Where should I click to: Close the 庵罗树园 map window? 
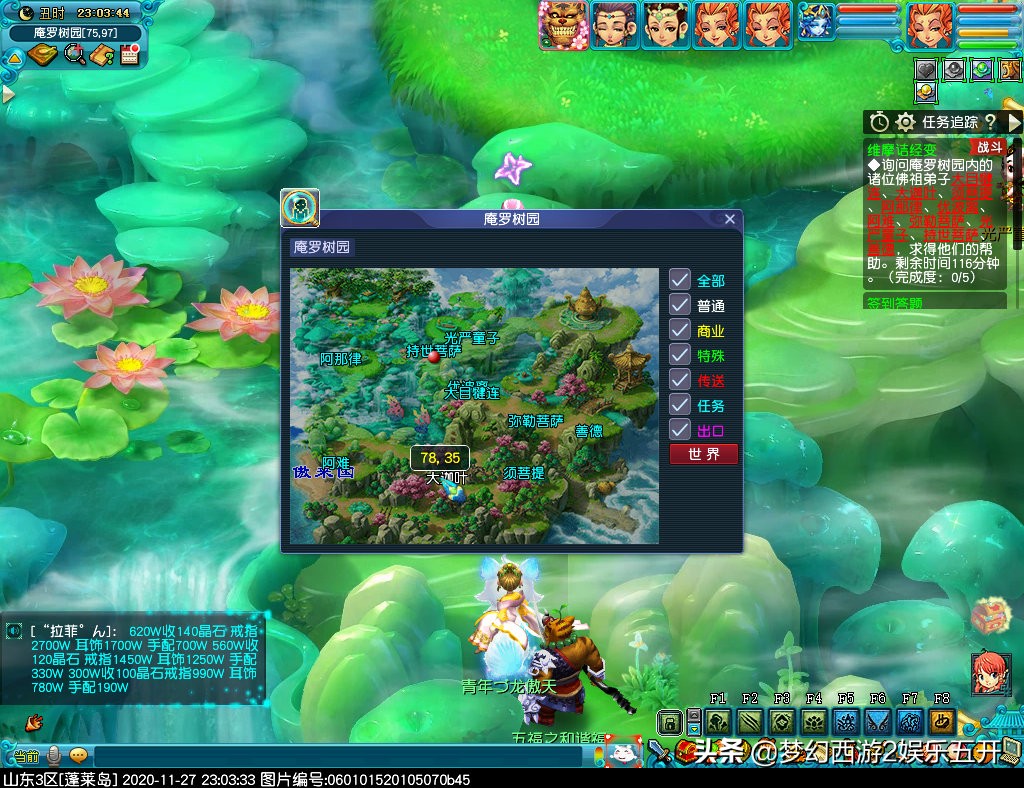[x=730, y=219]
